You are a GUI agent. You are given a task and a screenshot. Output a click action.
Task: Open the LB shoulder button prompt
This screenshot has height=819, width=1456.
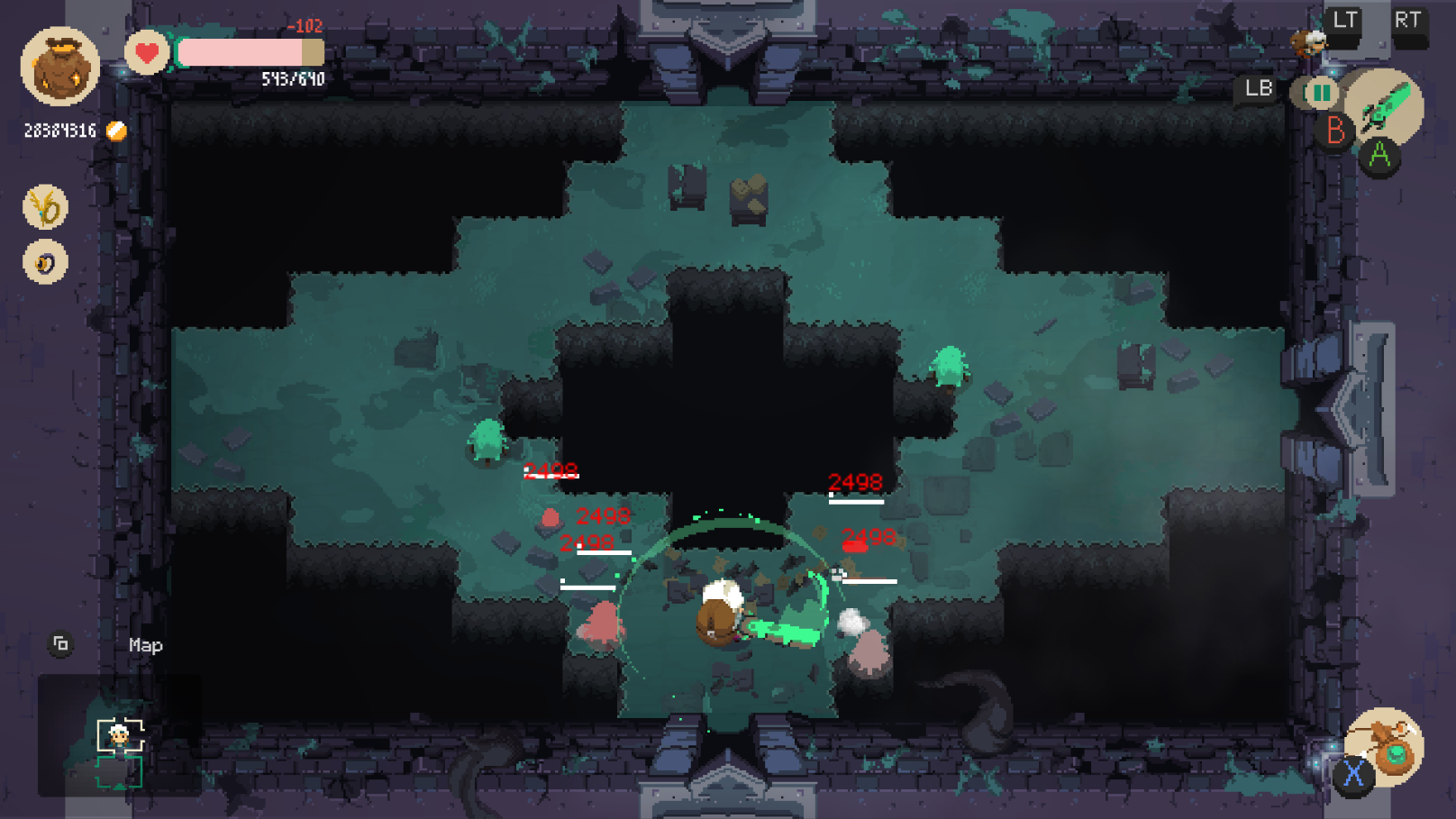point(1256,89)
